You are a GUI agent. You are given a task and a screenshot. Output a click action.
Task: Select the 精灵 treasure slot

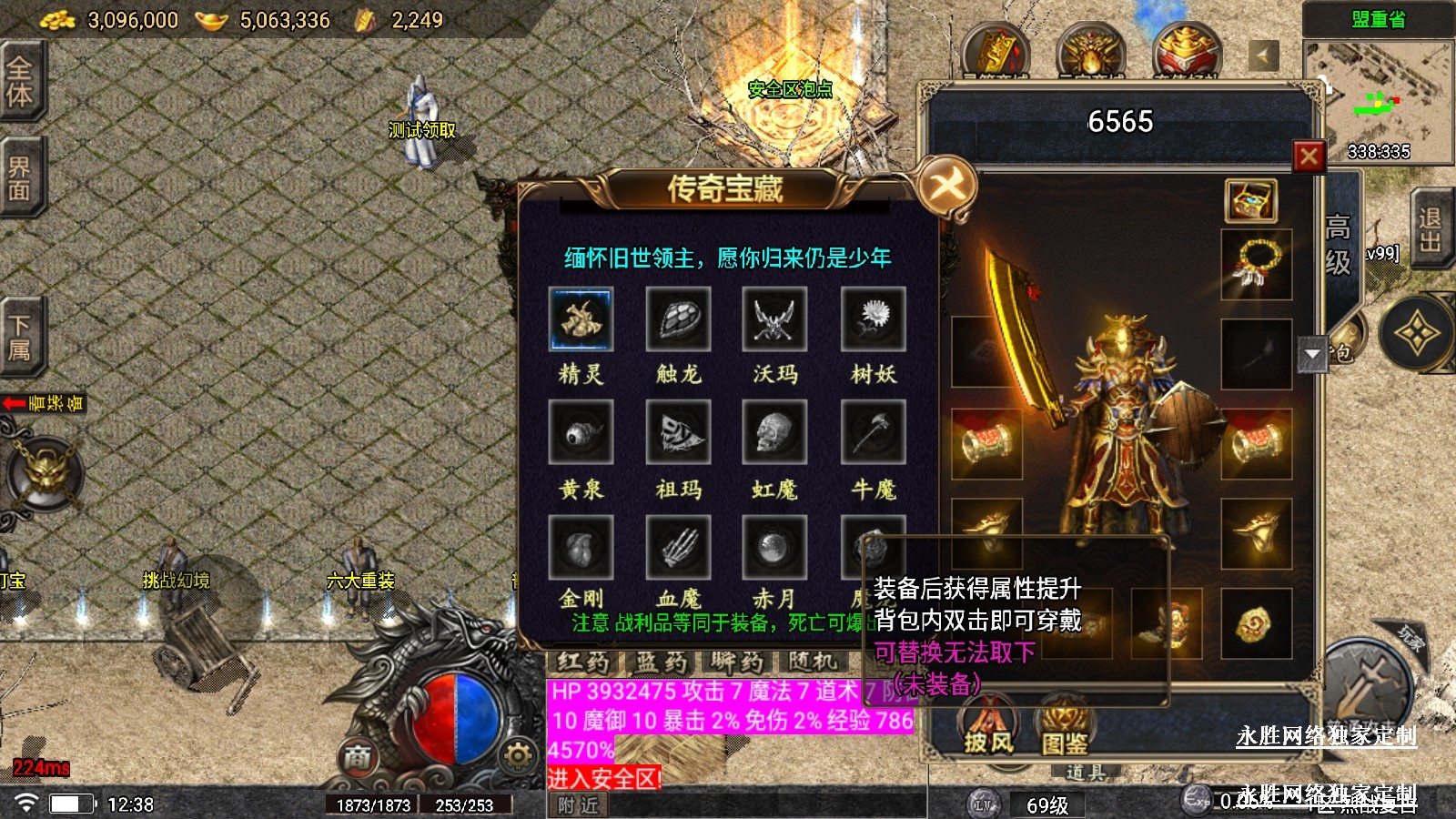pyautogui.click(x=581, y=319)
